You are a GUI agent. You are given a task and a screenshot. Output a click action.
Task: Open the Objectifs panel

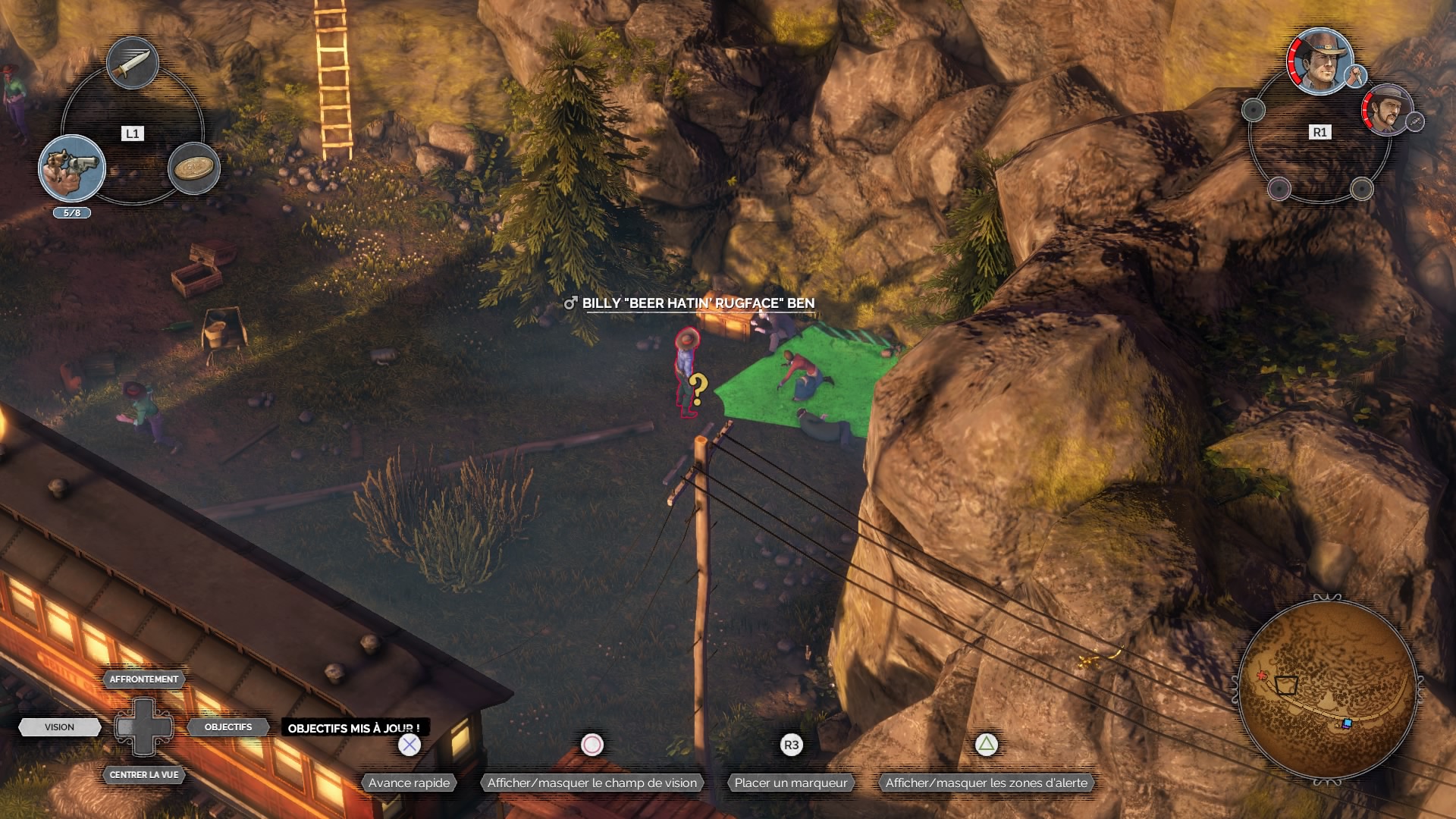coord(227,727)
